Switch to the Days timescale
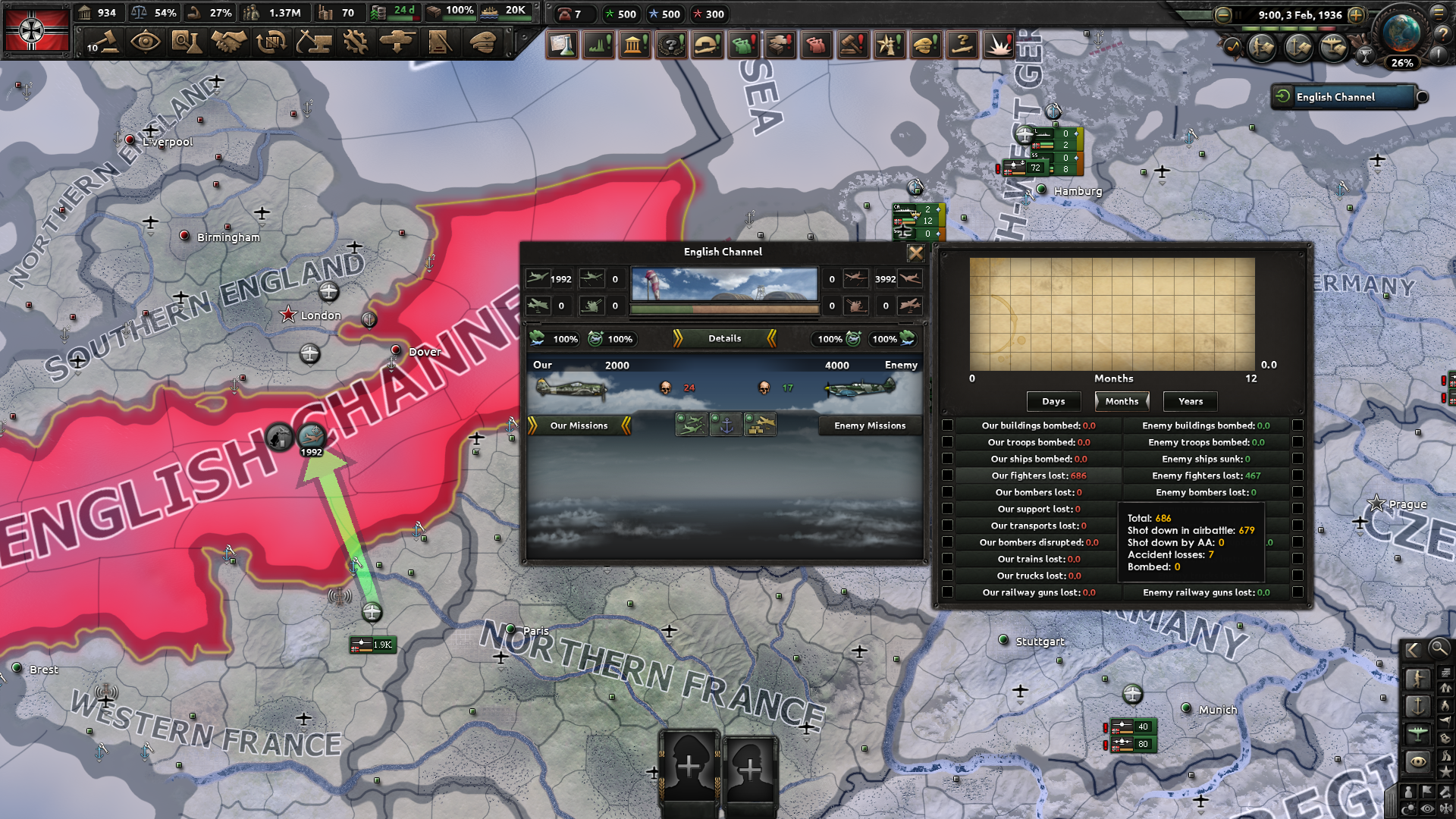Viewport: 1456px width, 819px height. click(x=1053, y=401)
